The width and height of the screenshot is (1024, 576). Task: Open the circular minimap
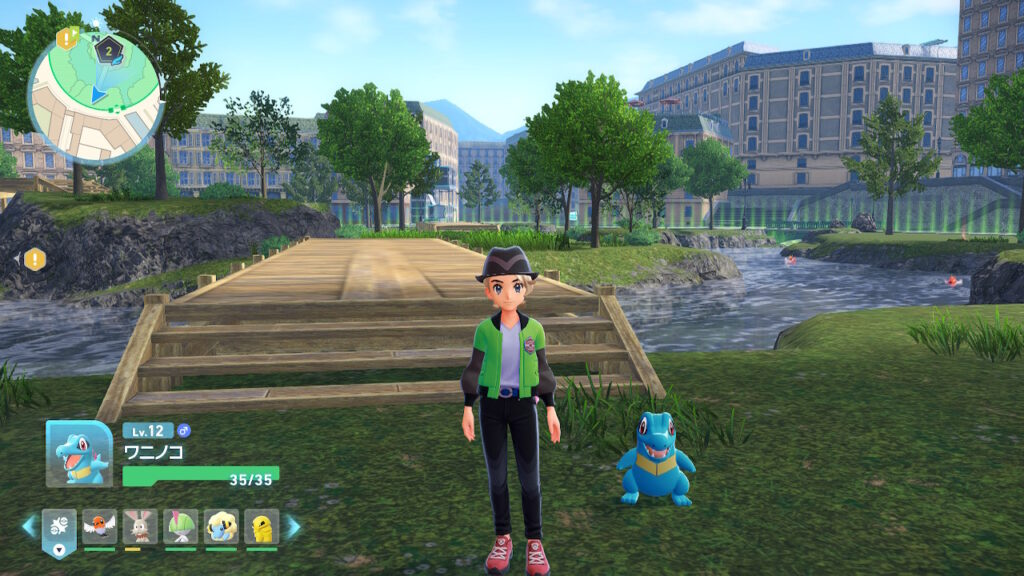95,97
